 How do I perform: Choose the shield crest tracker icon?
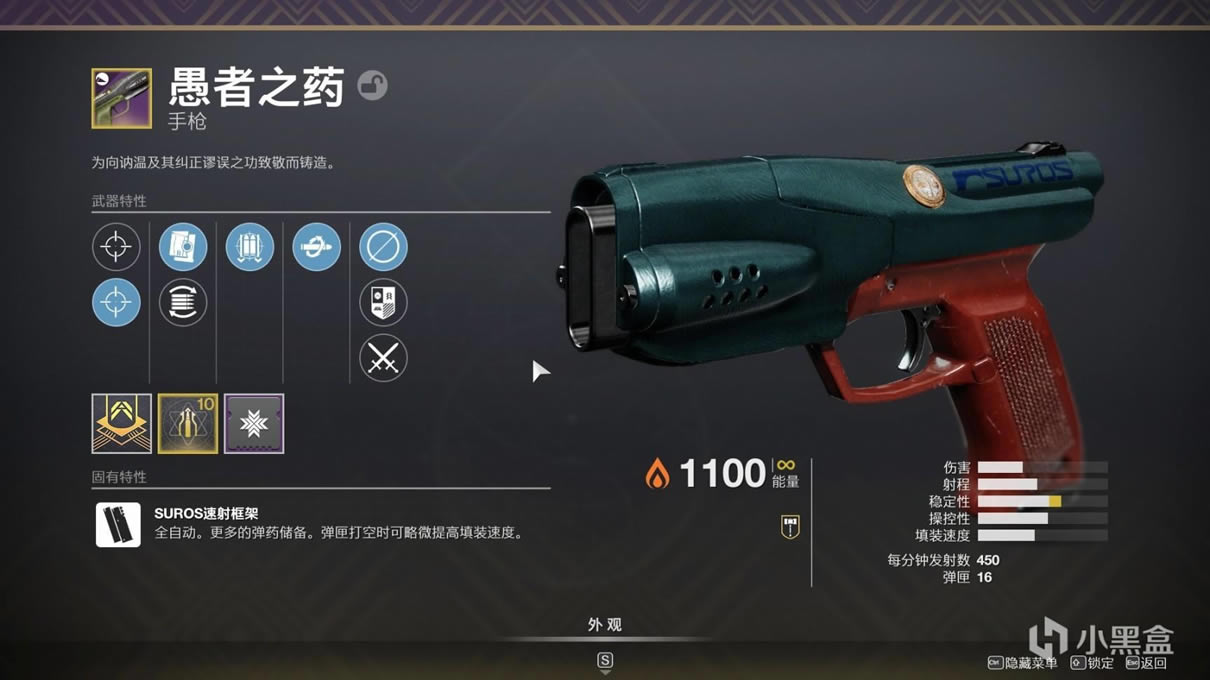383,302
